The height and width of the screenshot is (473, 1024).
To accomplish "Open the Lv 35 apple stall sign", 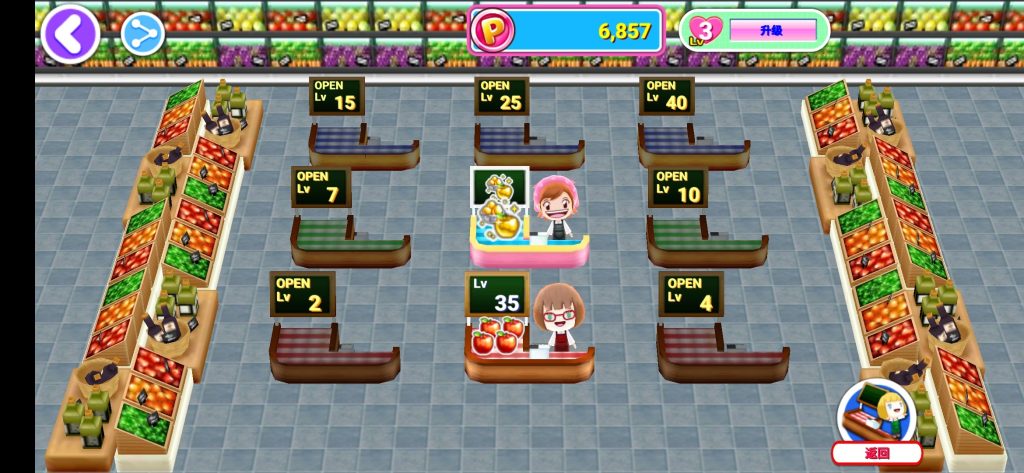I will point(496,294).
